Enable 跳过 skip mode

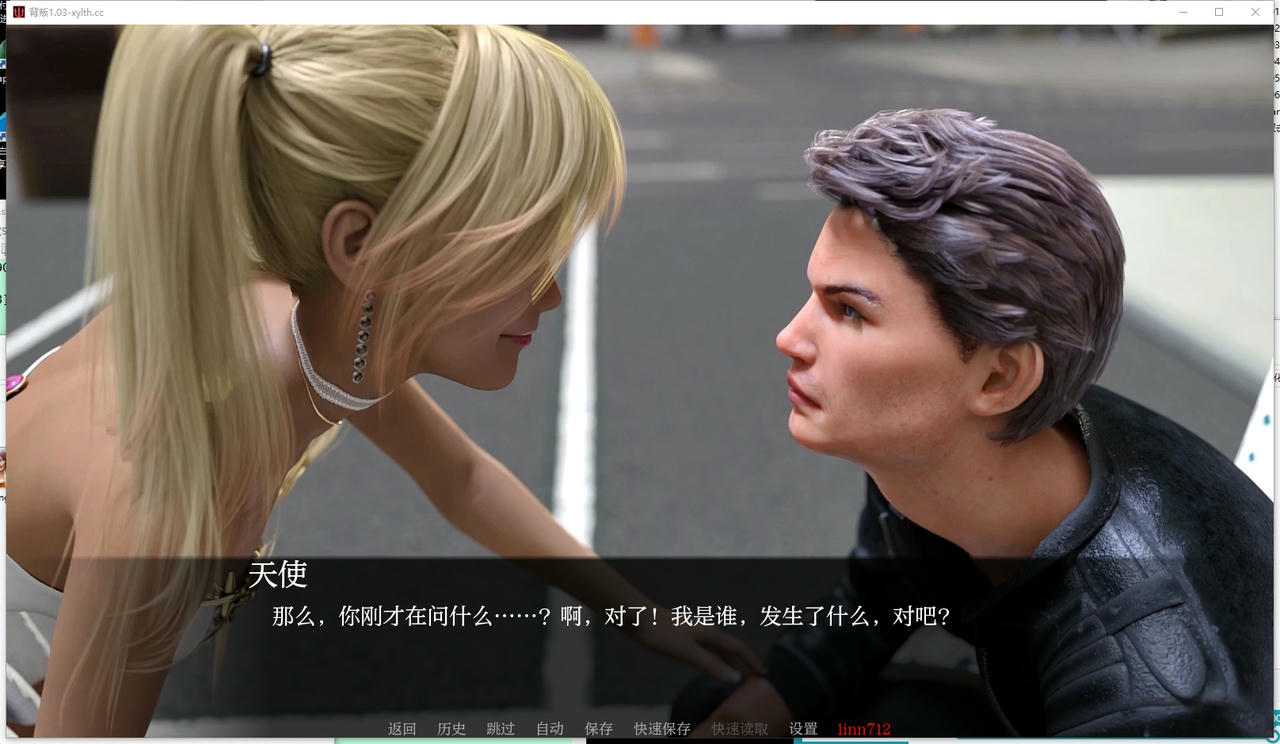point(500,729)
